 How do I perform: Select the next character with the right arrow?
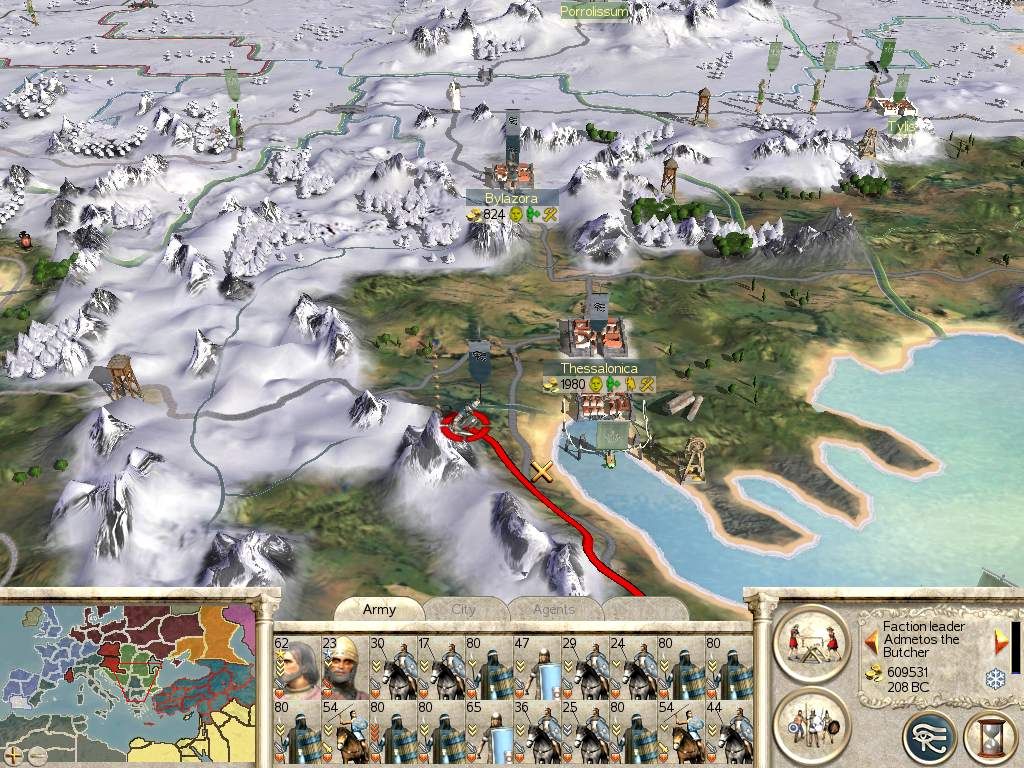point(998,638)
